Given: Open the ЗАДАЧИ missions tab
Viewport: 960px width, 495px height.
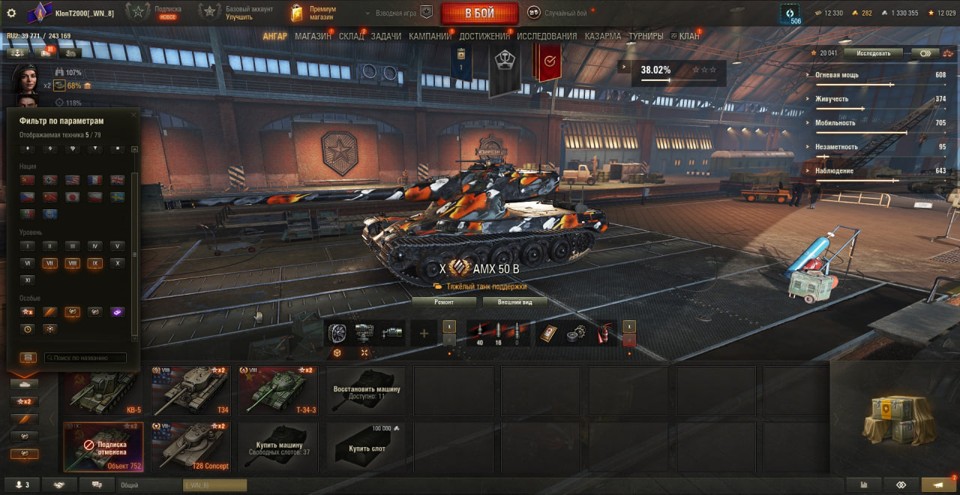Looking at the screenshot, I should click(386, 36).
